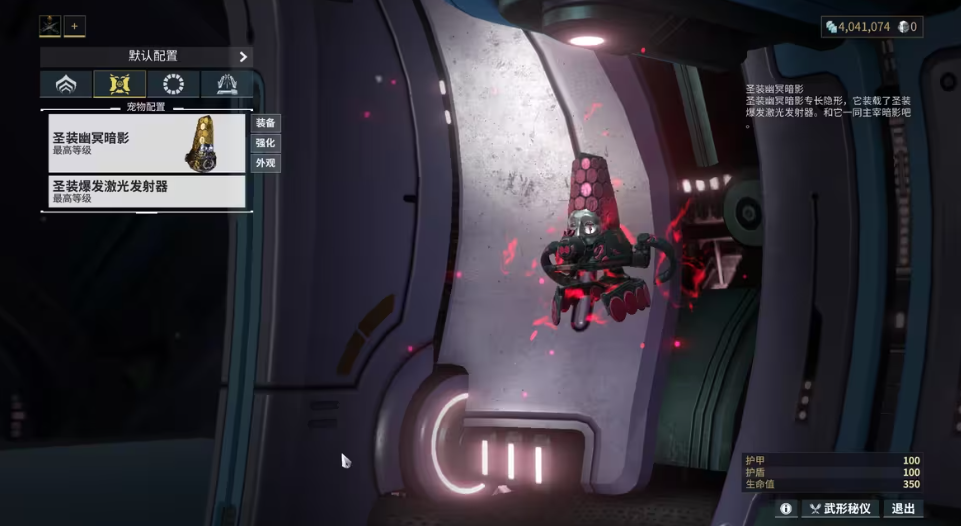Image resolution: width=961 pixels, height=526 pixels.
Task: Switch to the dashed-circle icon tab
Action: [173, 84]
